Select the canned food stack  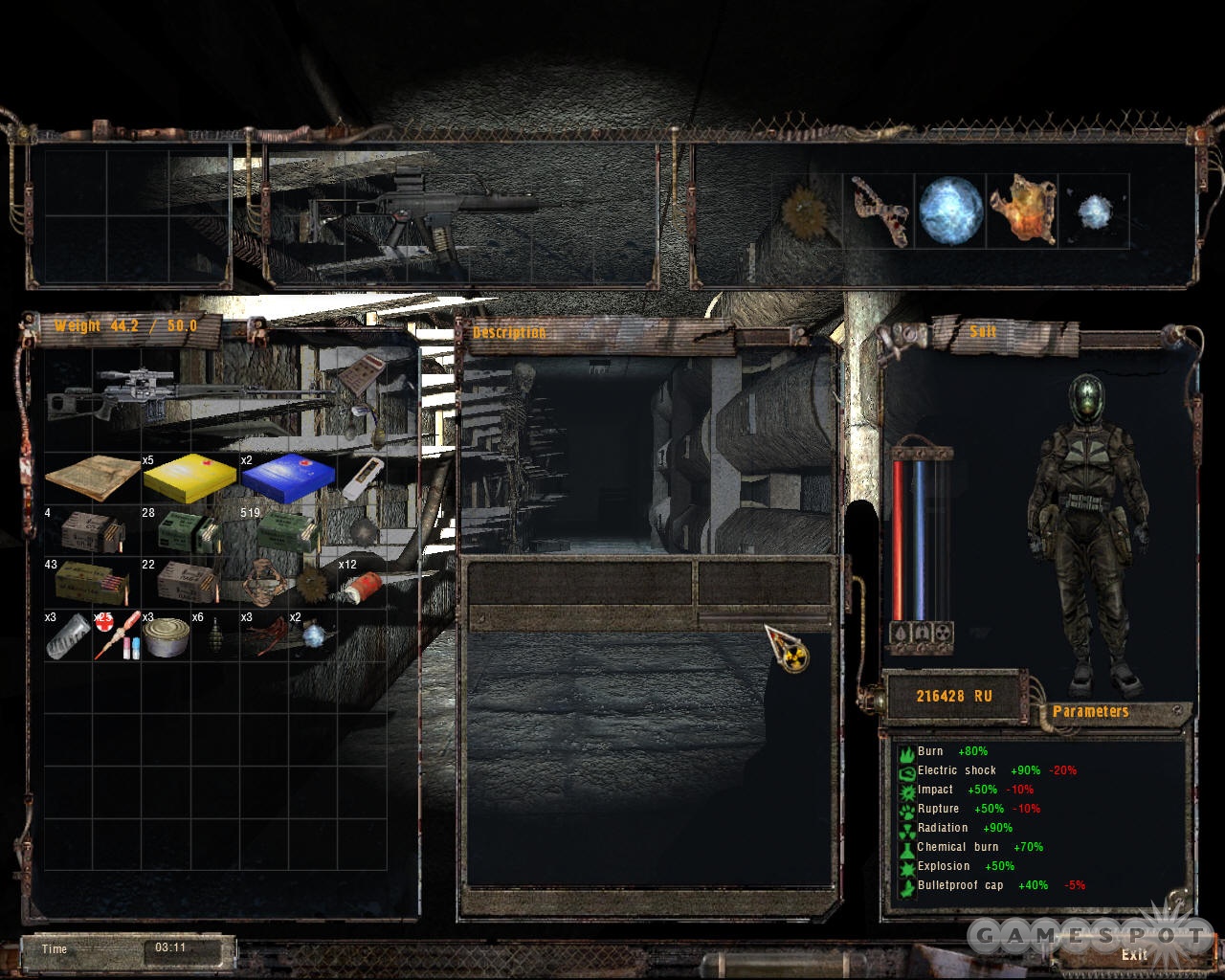tap(167, 636)
